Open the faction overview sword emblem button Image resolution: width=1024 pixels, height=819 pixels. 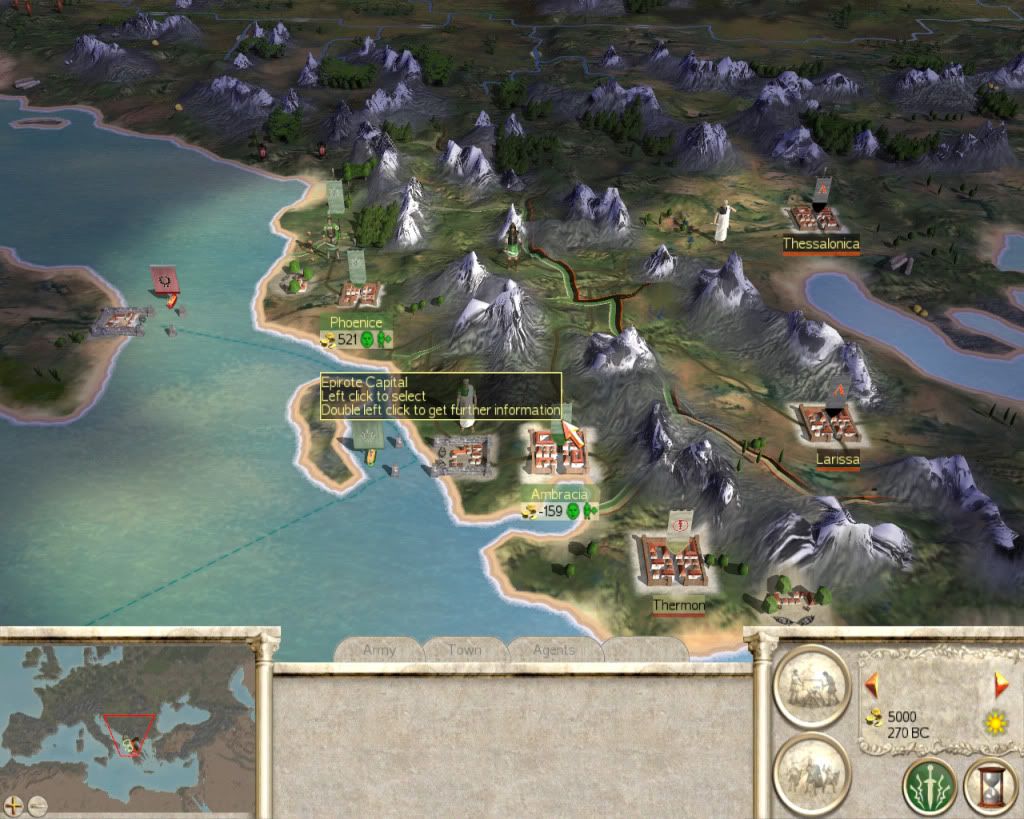[929, 785]
